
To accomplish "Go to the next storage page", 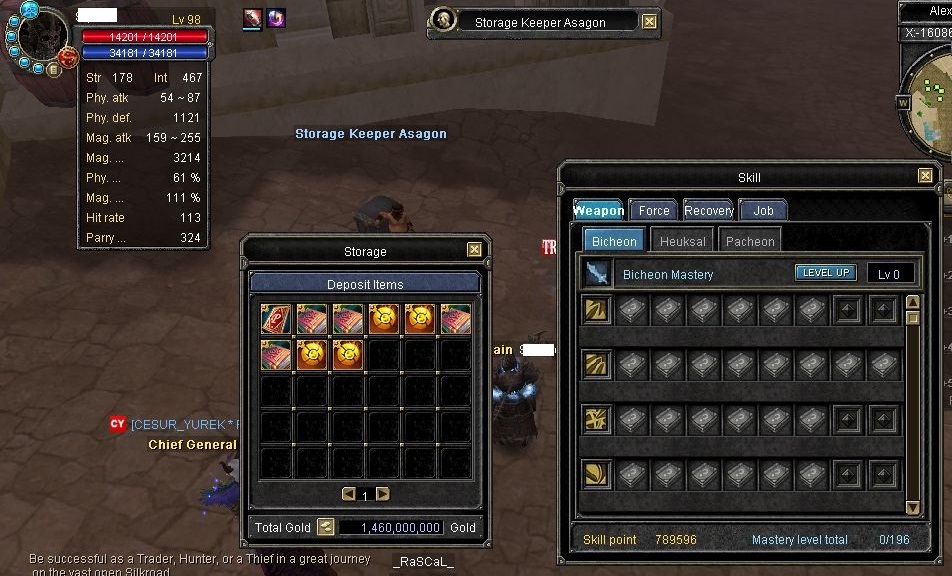I will [382, 494].
